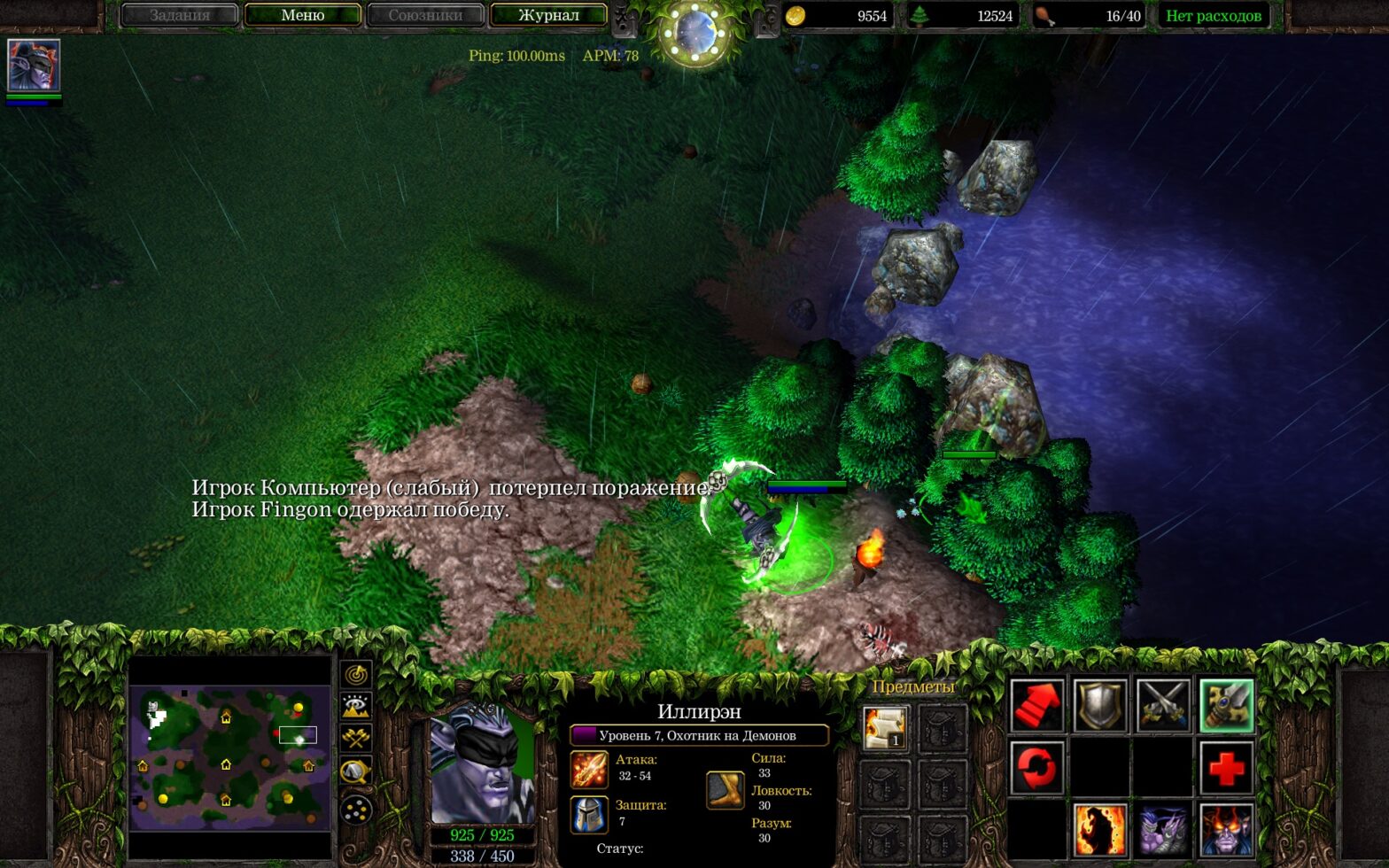Click the Задания button
The image size is (1389, 868).
(180, 15)
